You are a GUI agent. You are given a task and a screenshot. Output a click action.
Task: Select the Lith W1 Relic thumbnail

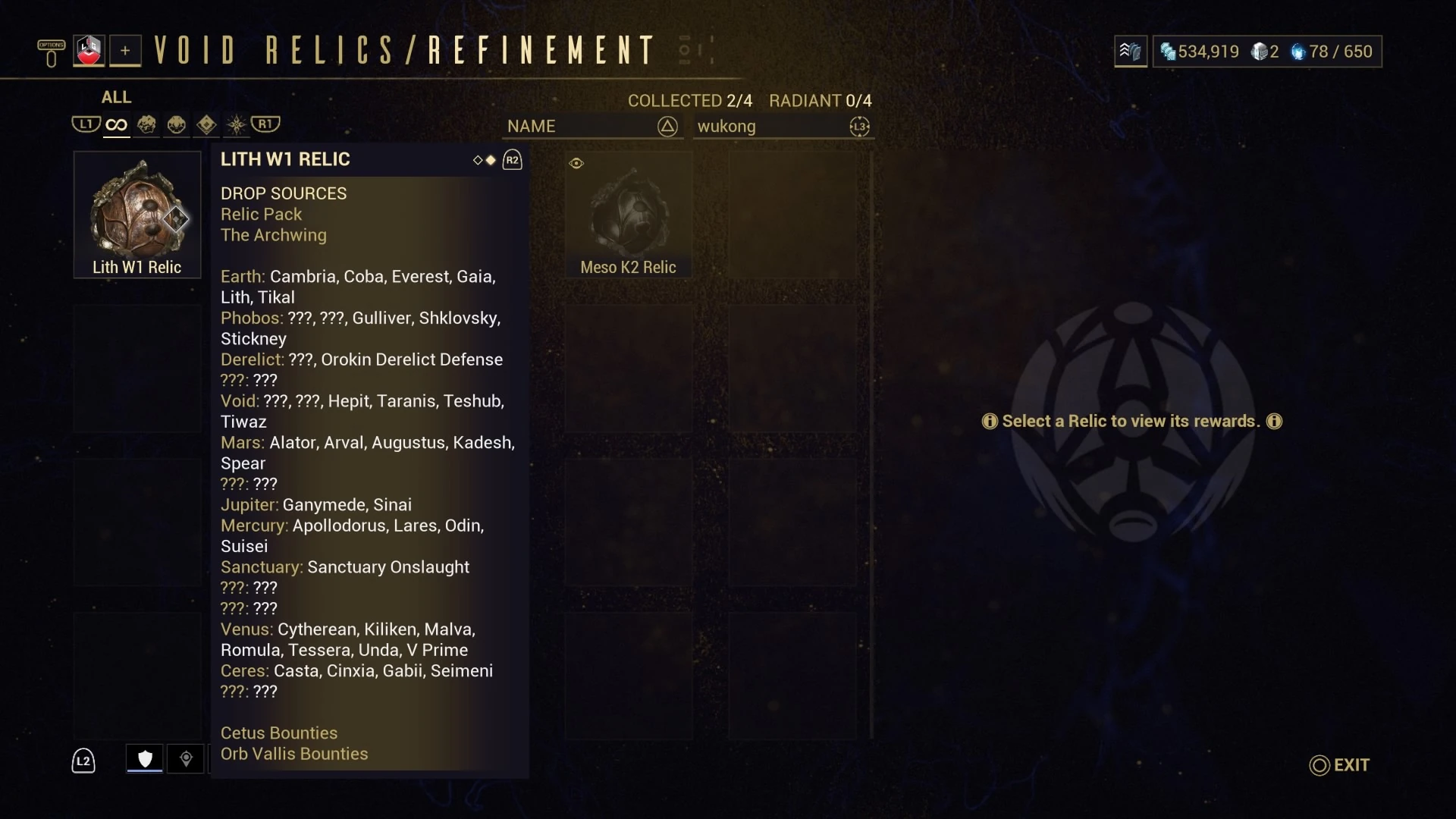click(136, 215)
